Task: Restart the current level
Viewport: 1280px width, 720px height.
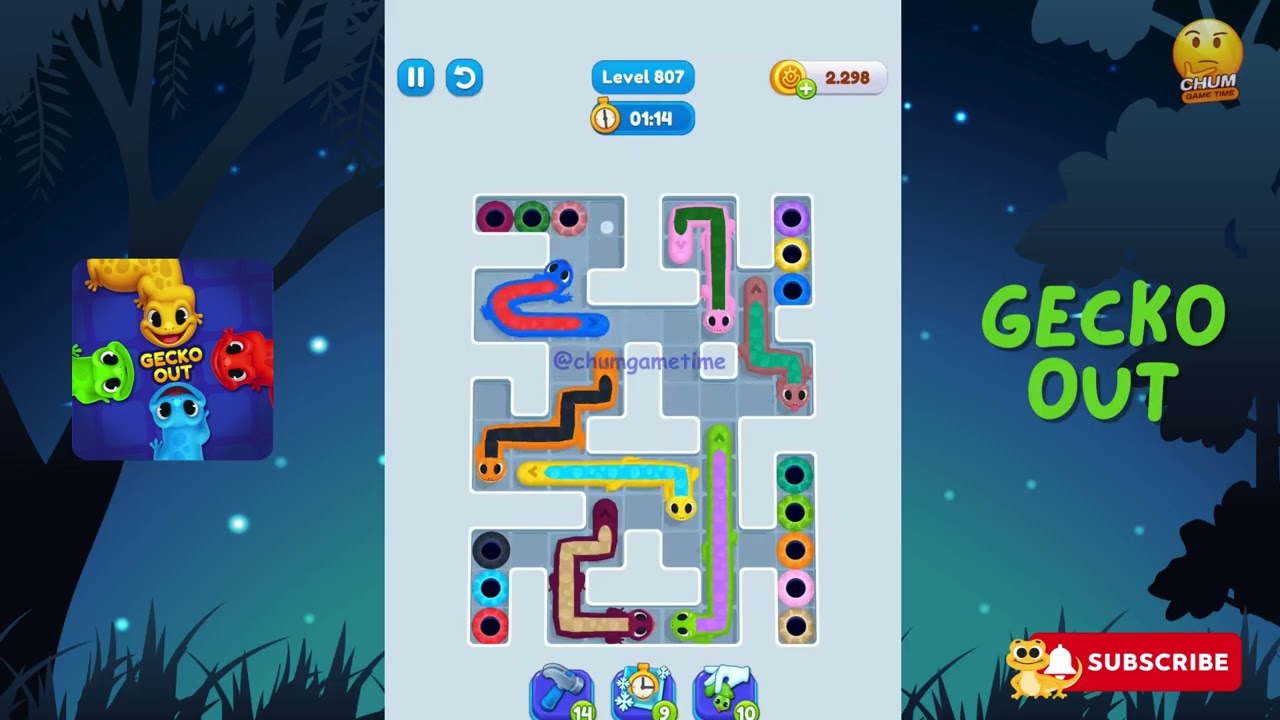Action: [x=464, y=78]
